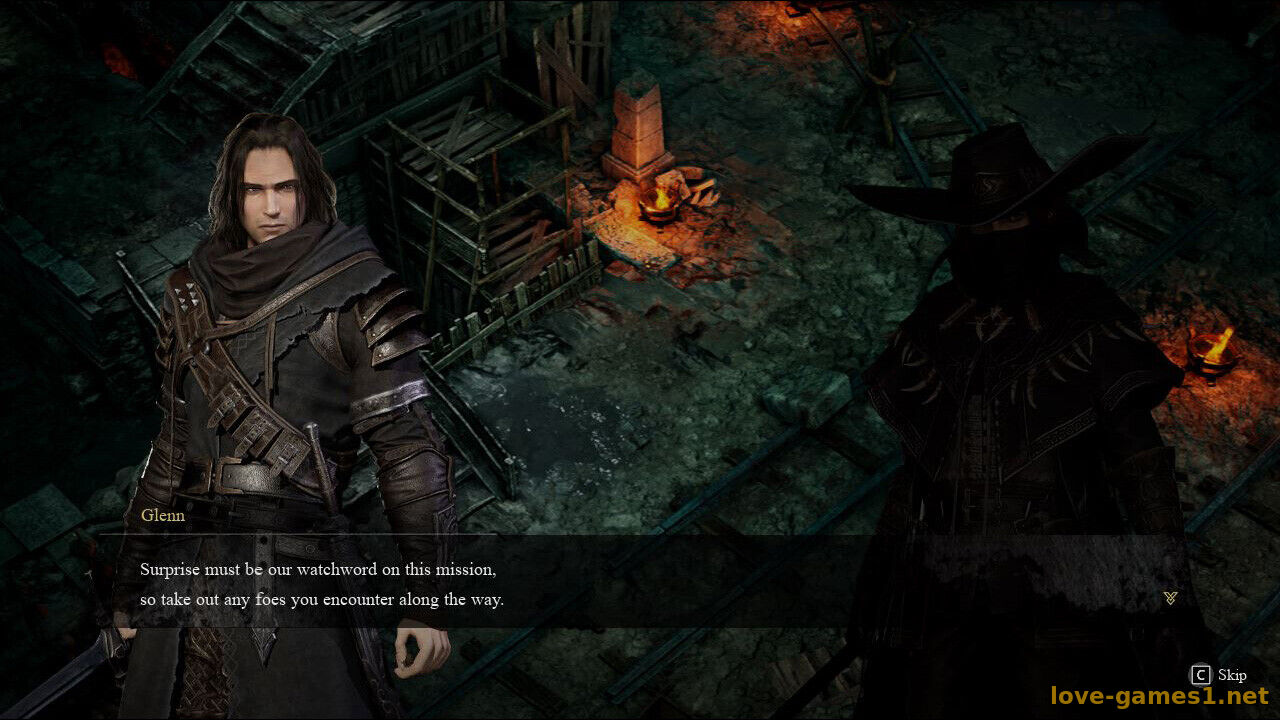Skip the cutscene using the Skip label
The width and height of the screenshot is (1280, 720).
point(1231,675)
